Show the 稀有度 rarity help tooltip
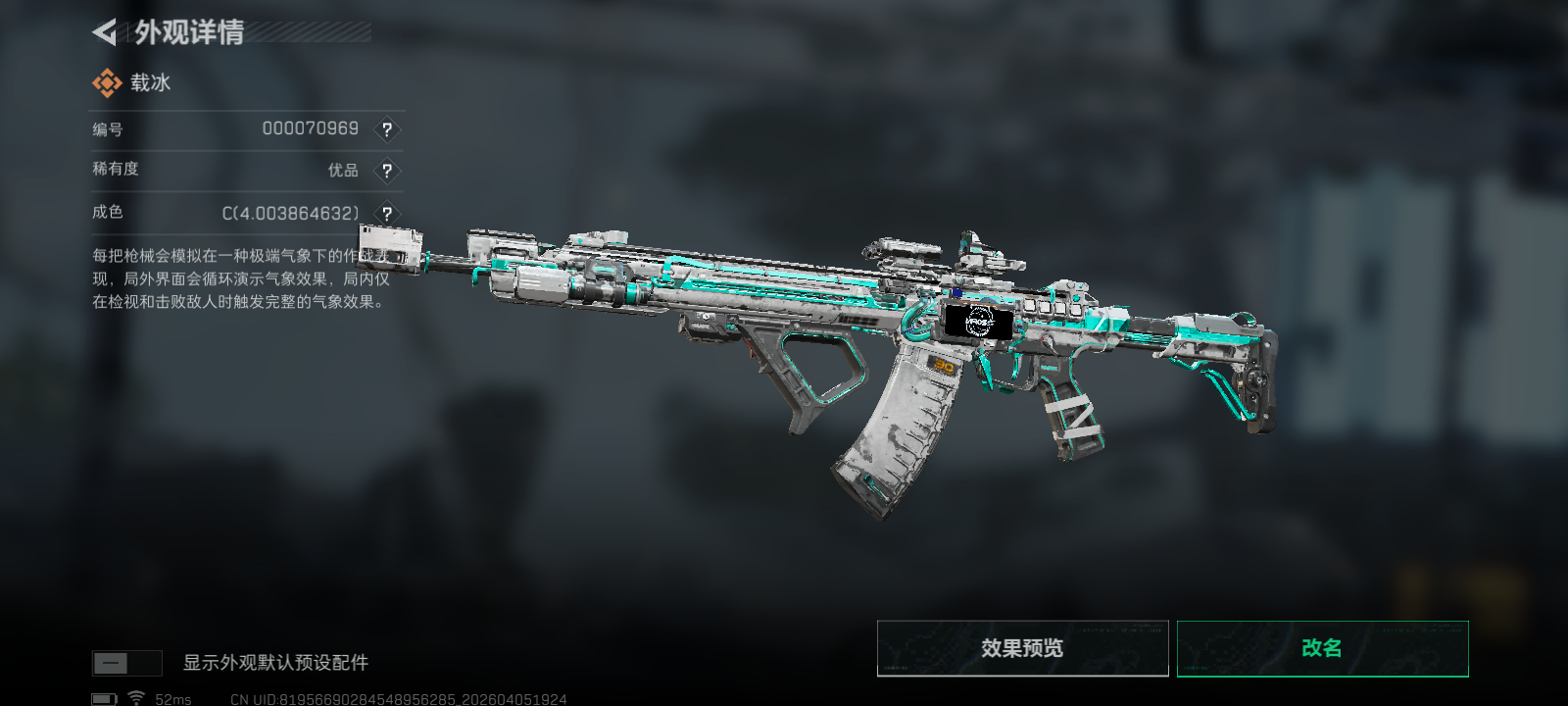 (x=387, y=171)
